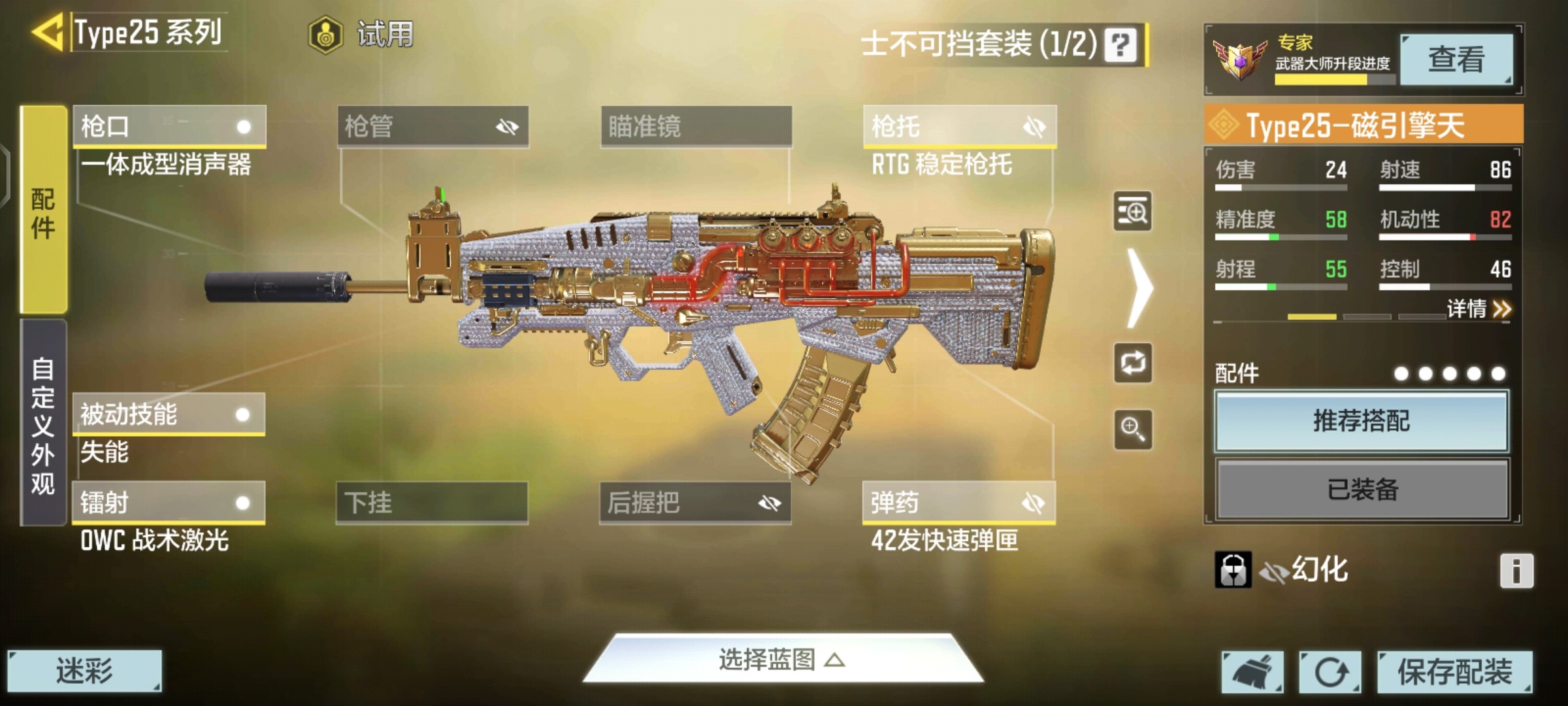Open the set info question mark
Viewport: 1568px width, 706px height.
pos(1120,44)
